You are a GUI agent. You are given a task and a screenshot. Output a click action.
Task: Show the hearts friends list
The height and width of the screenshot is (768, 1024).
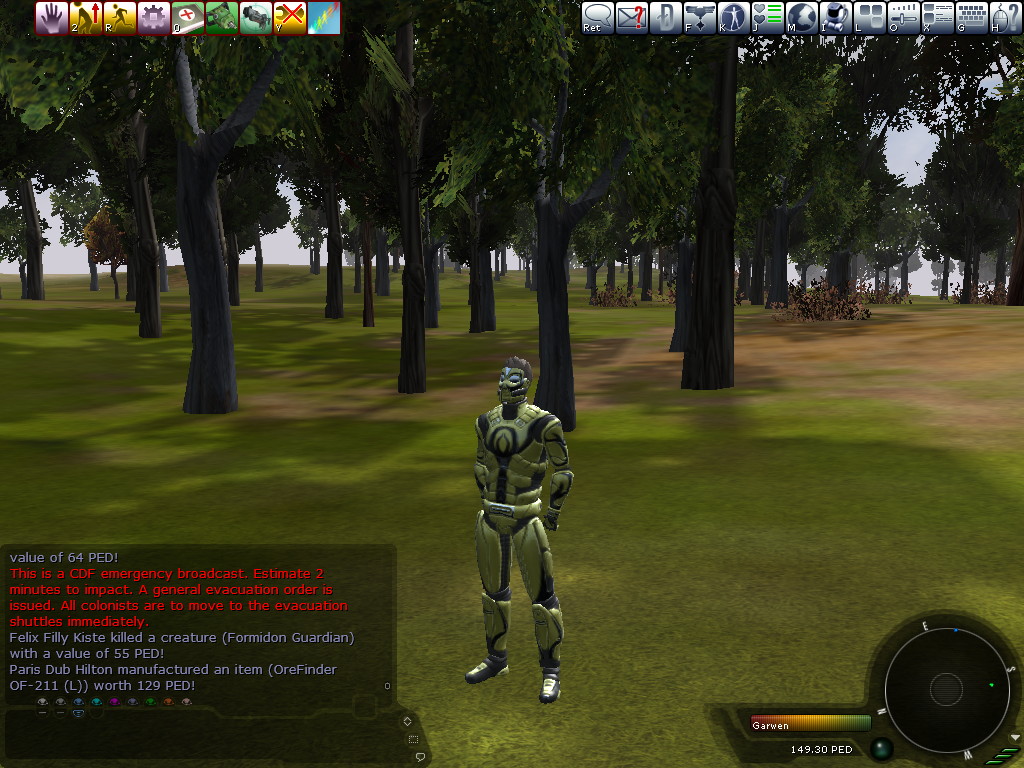[767, 17]
